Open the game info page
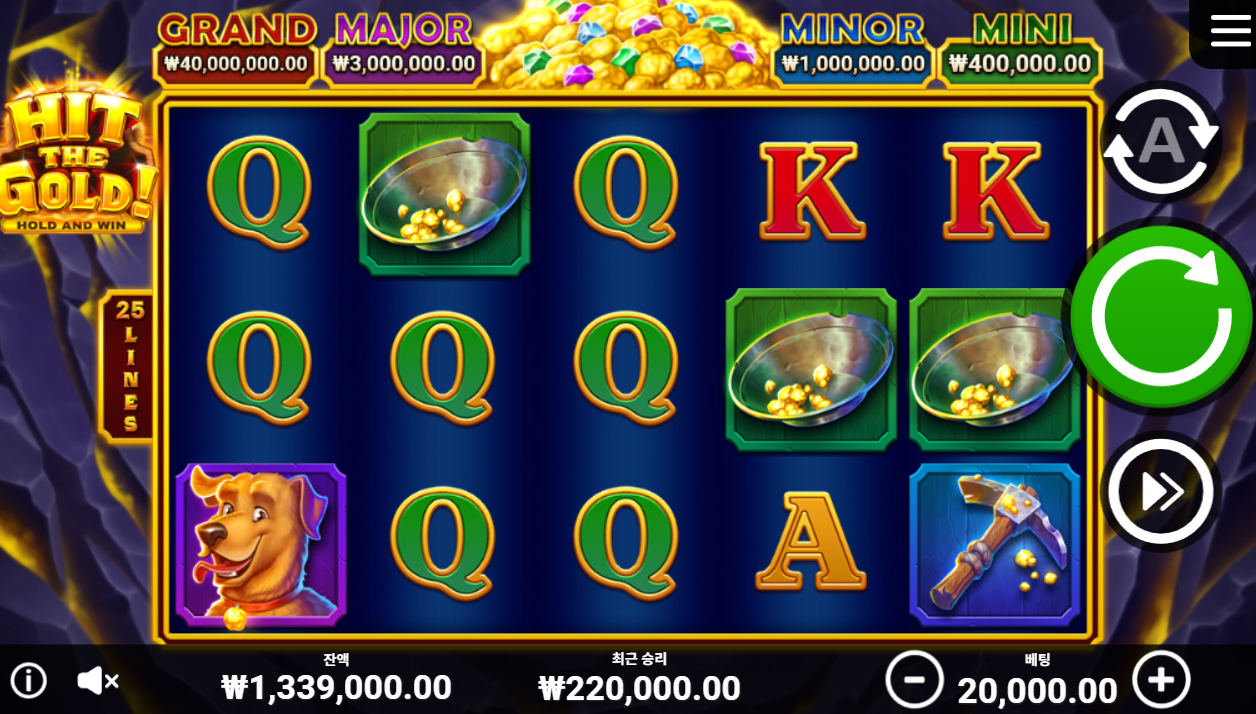The height and width of the screenshot is (714, 1256). pos(28,681)
